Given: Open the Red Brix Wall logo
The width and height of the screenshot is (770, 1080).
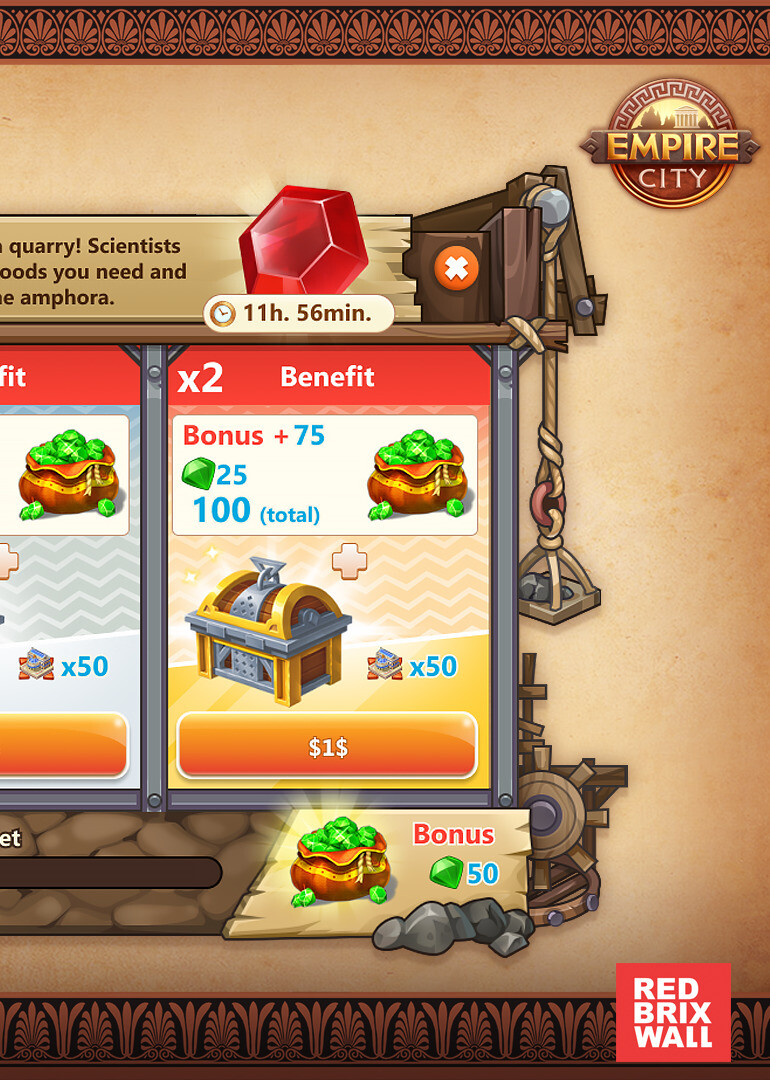Looking at the screenshot, I should point(673,1012).
